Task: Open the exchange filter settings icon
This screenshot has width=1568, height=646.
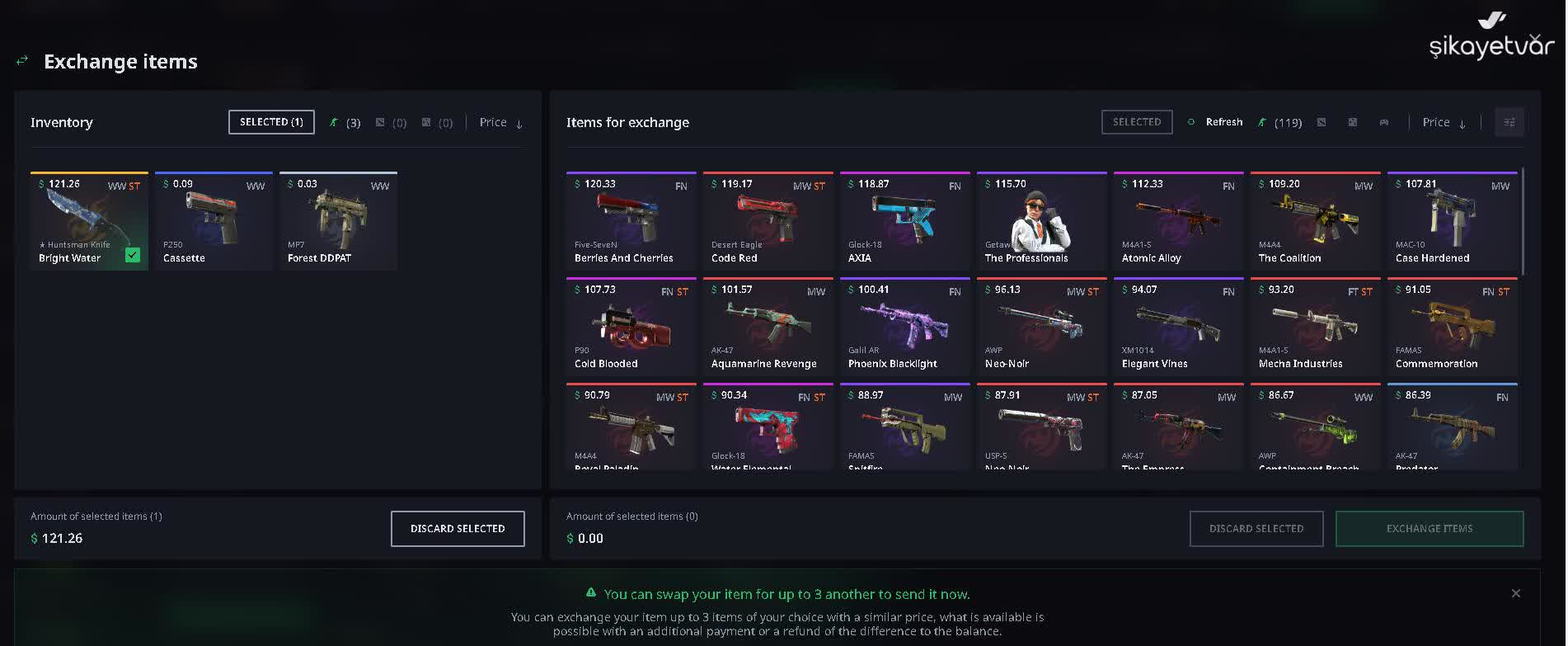Action: click(1509, 122)
